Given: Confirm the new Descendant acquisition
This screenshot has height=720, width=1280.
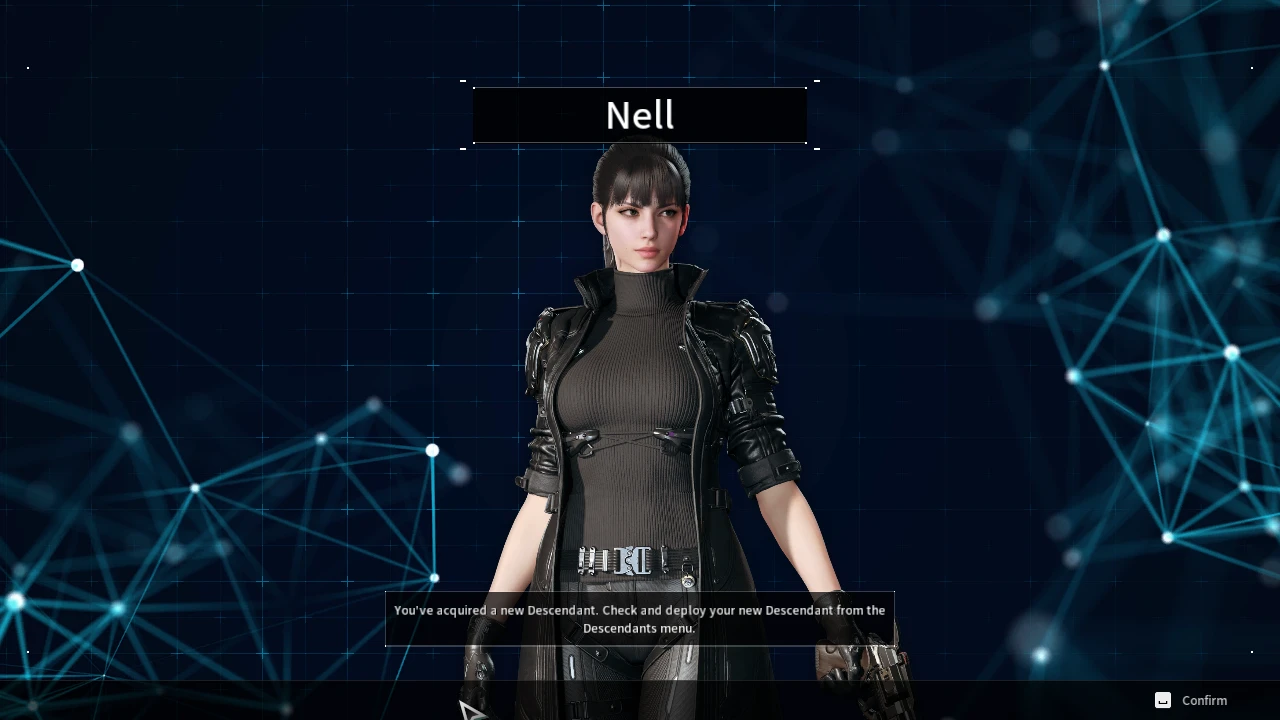Looking at the screenshot, I should click(1192, 700).
